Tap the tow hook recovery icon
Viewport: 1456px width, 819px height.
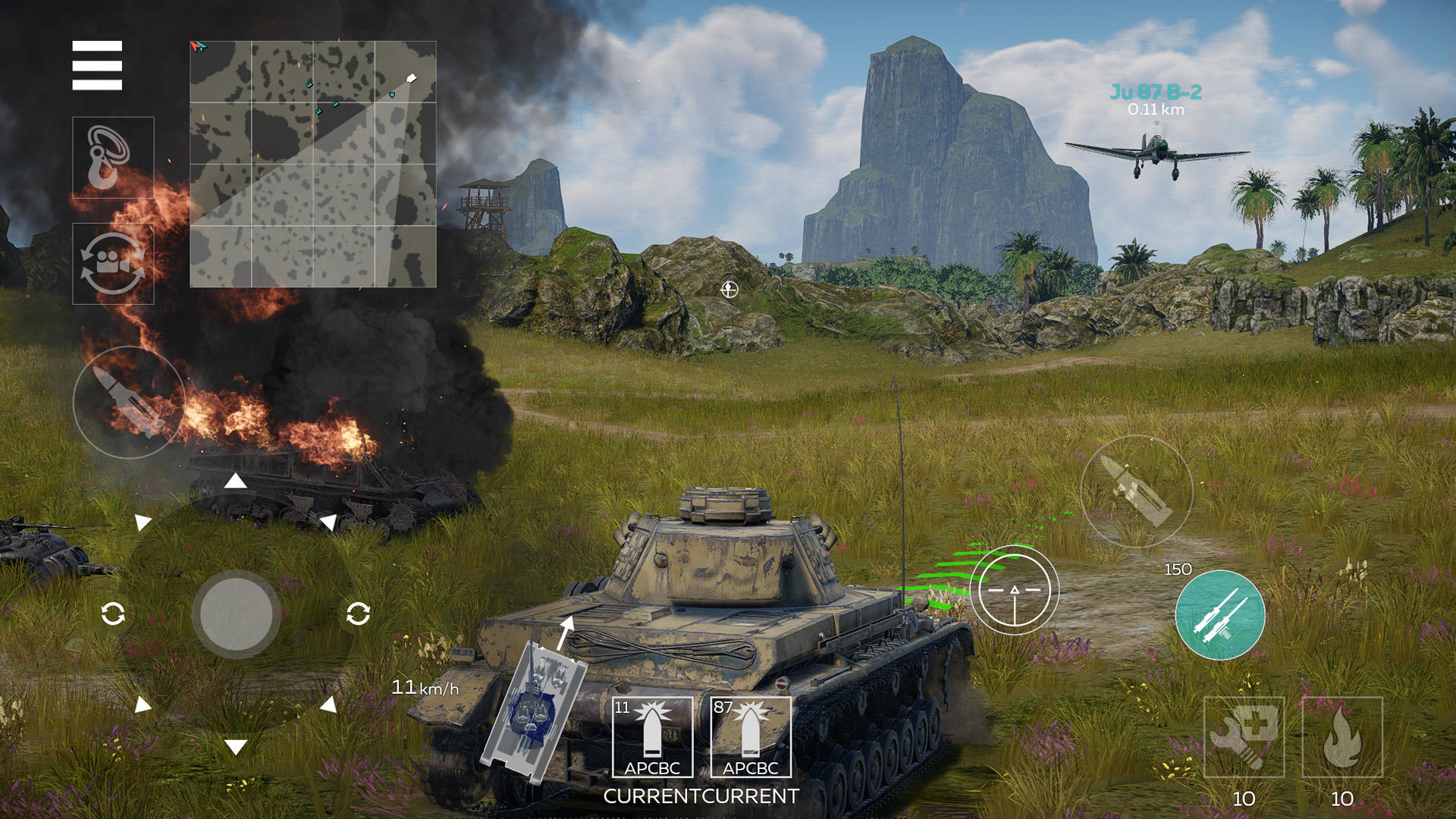(110, 155)
